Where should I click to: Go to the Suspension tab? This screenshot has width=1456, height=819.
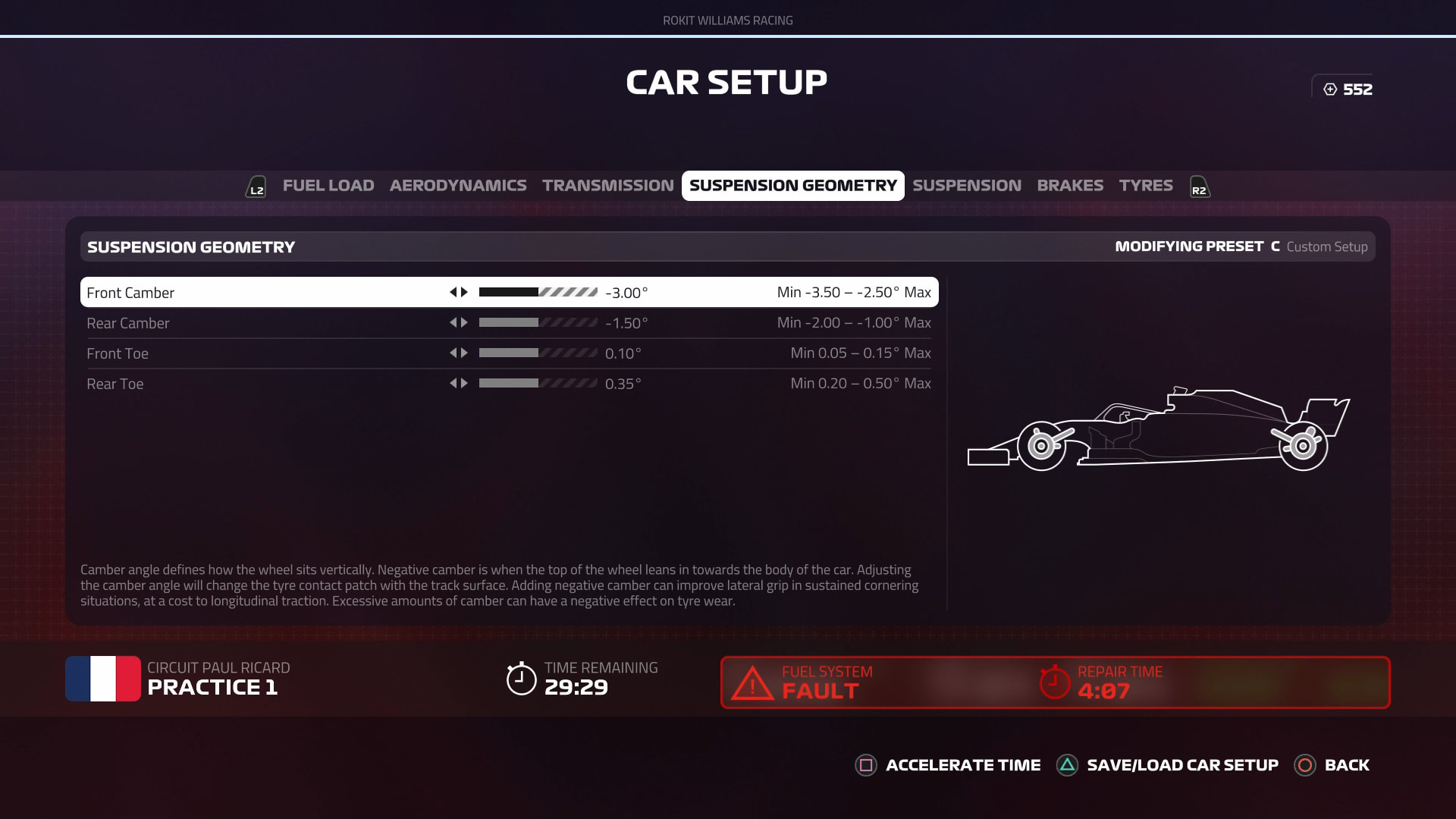point(966,186)
